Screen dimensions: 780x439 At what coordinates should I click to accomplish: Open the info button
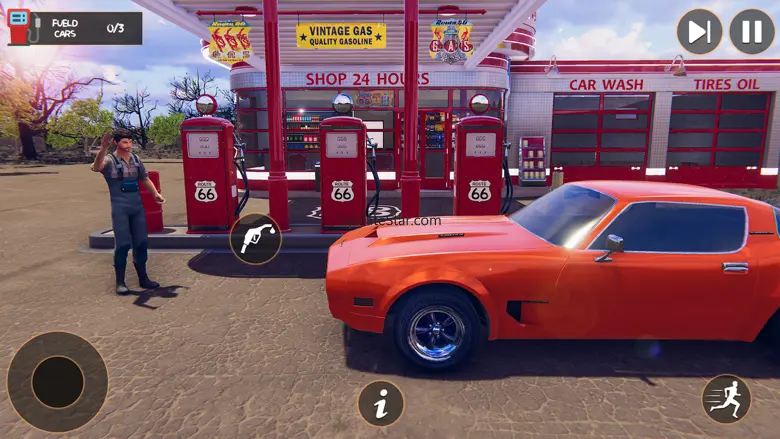[x=381, y=404]
